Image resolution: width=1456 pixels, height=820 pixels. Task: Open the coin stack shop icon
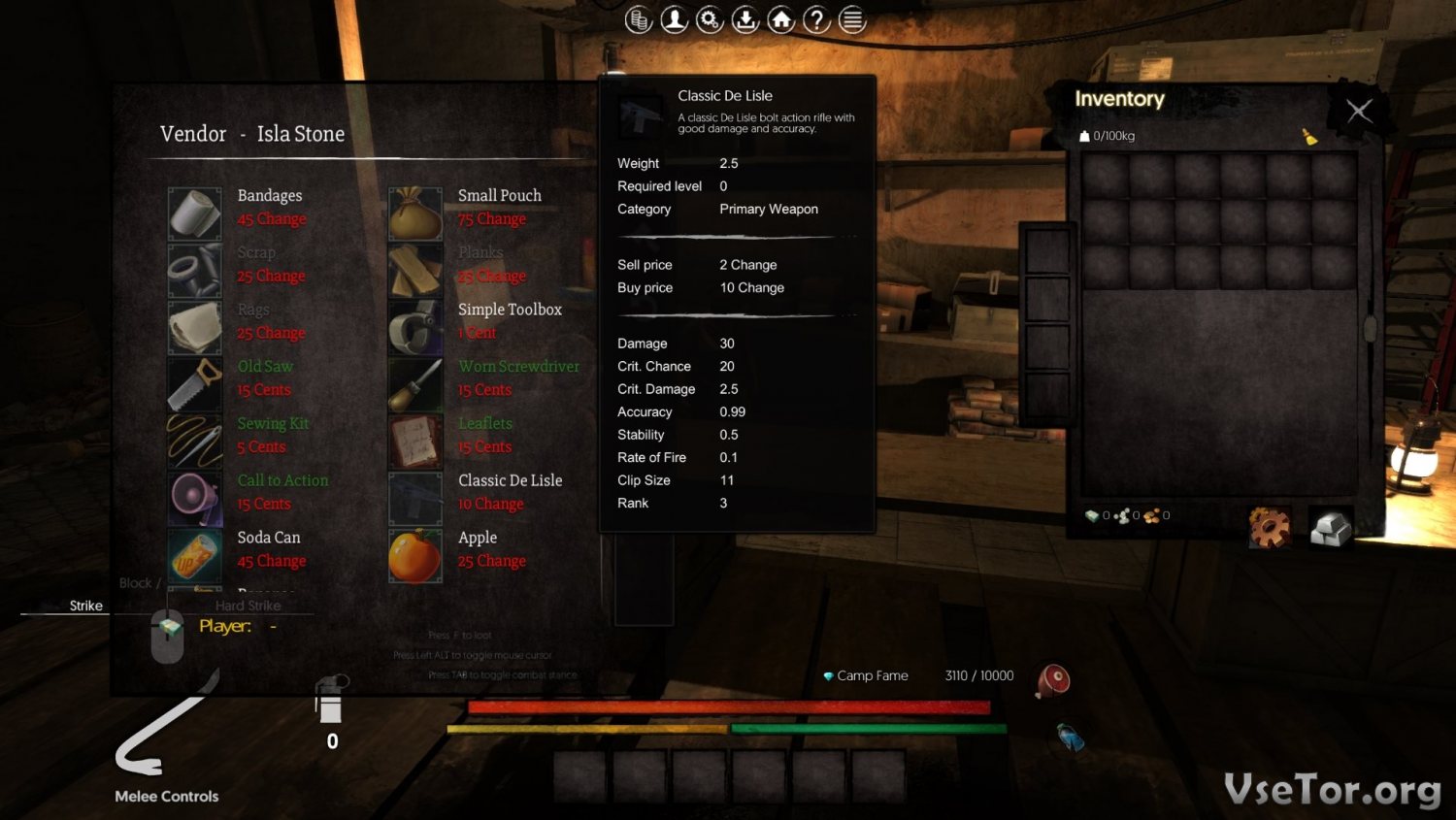(639, 19)
